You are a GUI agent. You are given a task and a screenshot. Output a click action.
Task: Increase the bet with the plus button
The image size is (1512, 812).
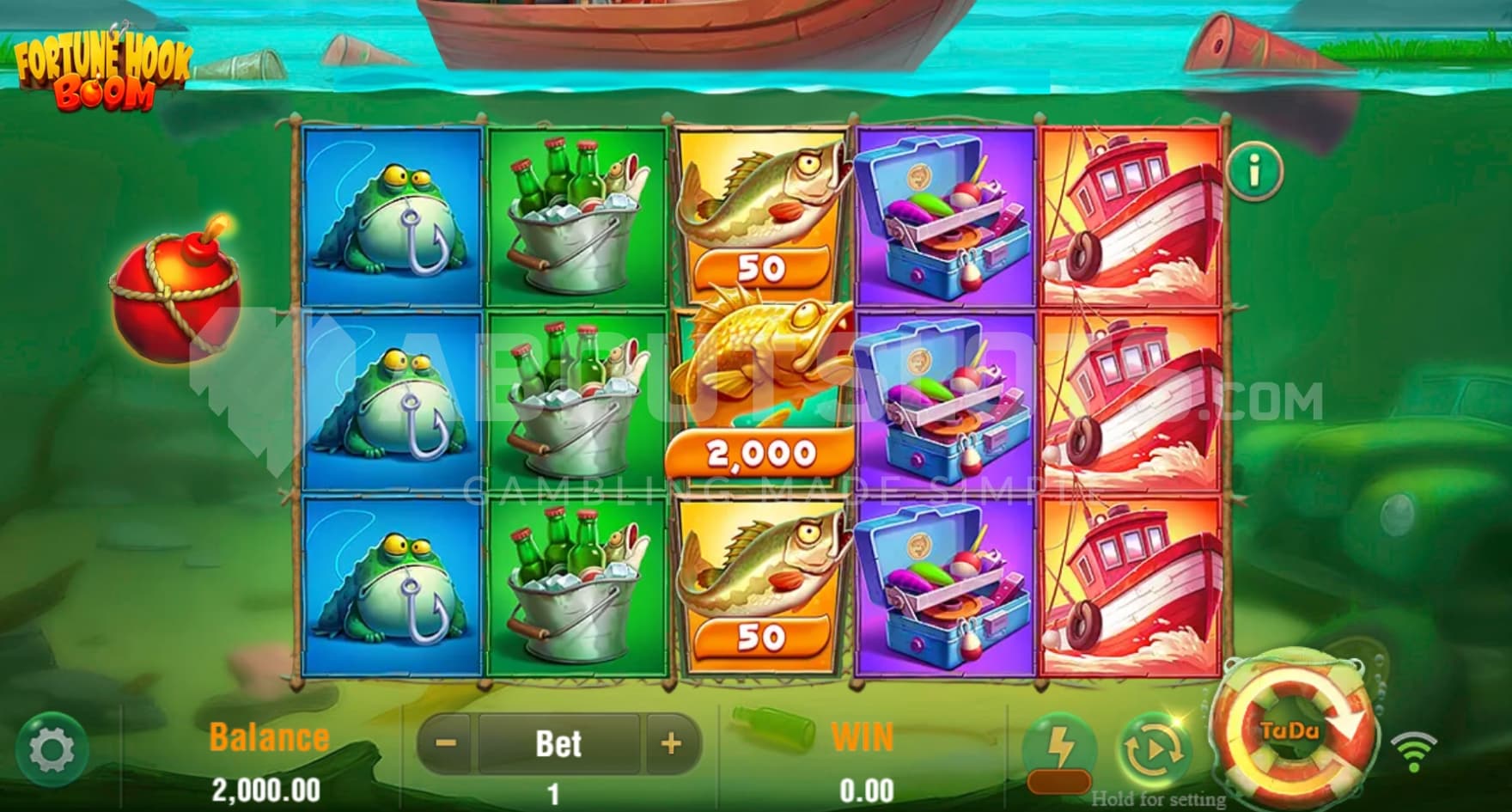click(x=671, y=743)
